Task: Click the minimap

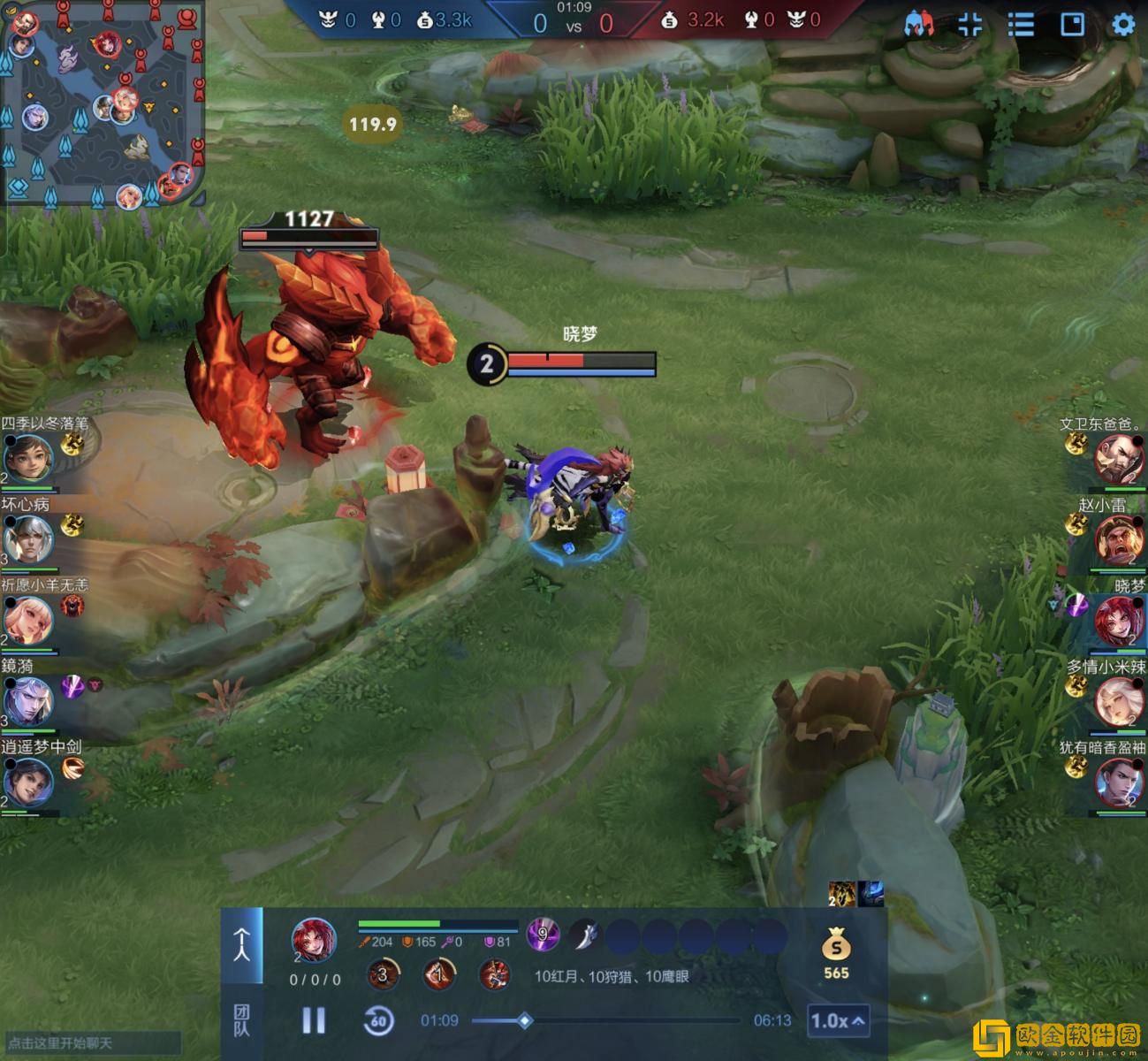Action: point(103,103)
